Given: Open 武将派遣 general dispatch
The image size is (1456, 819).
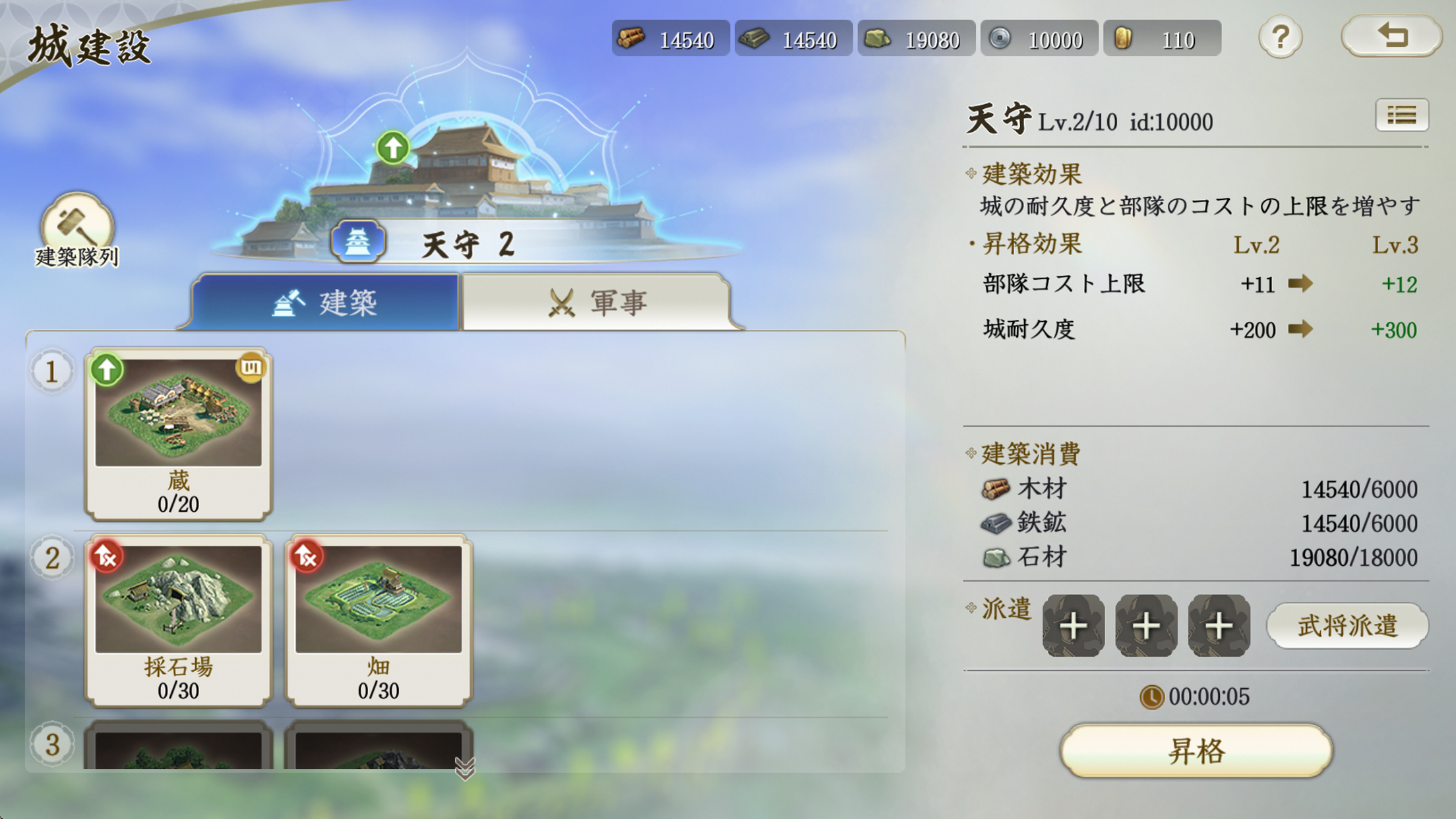Looking at the screenshot, I should point(1348,625).
